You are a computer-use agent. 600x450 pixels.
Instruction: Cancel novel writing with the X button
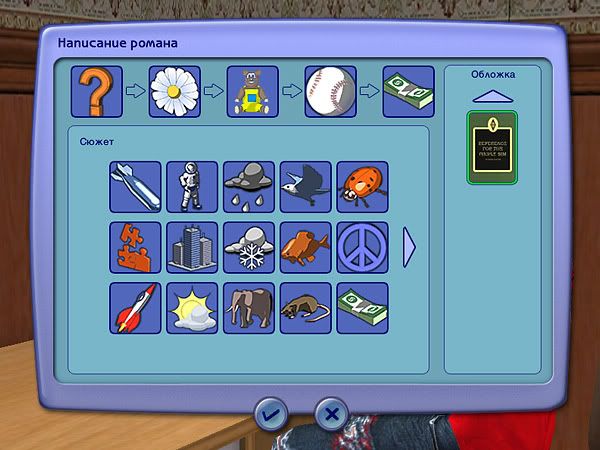(332, 411)
